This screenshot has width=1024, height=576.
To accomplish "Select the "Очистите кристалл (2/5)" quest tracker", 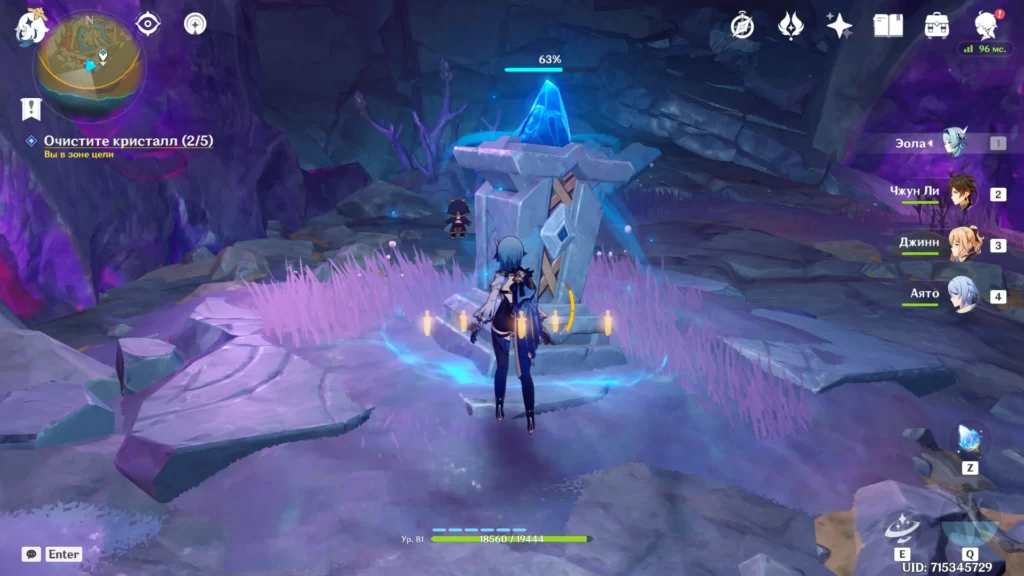I will click(x=127, y=141).
